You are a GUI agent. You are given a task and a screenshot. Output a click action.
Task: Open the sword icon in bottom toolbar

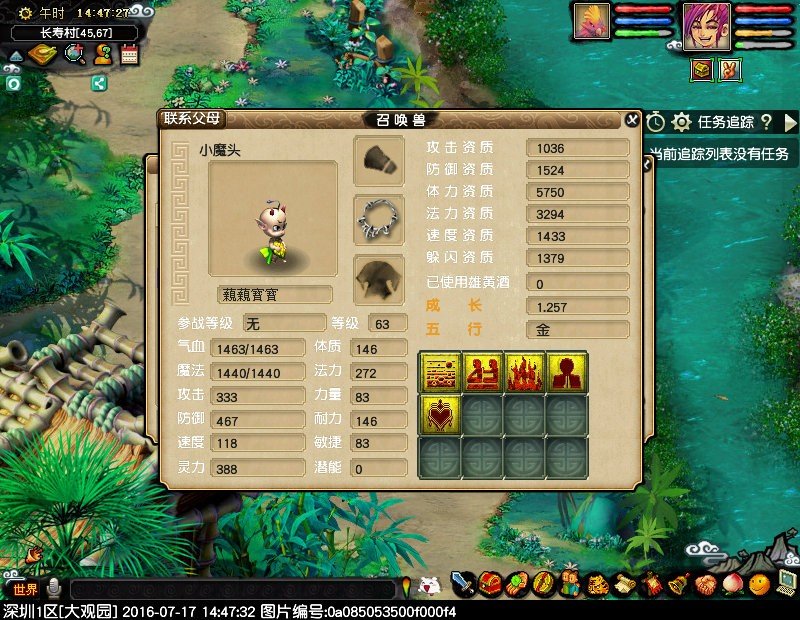[x=462, y=583]
